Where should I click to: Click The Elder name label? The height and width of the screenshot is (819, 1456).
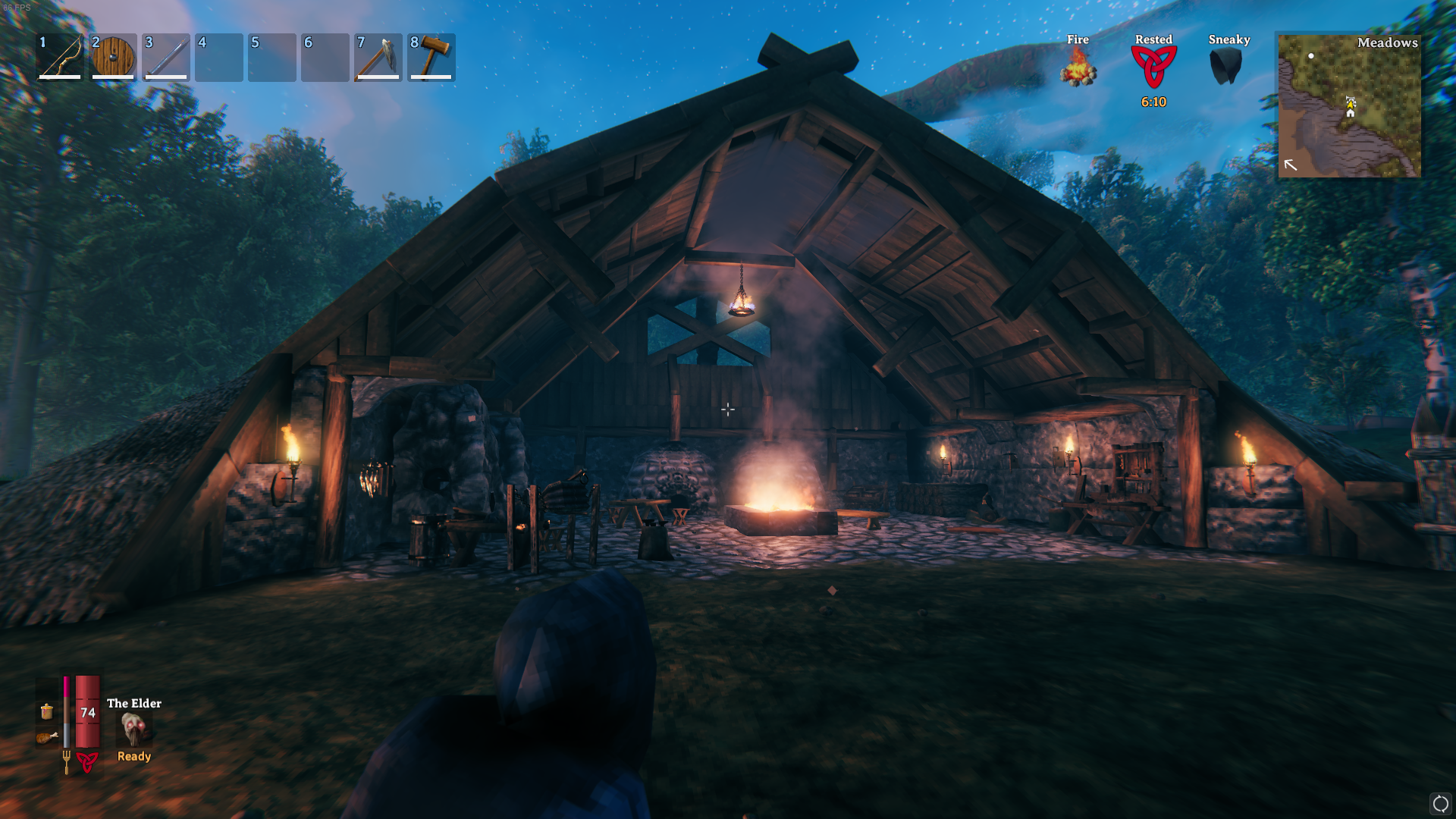[133, 703]
